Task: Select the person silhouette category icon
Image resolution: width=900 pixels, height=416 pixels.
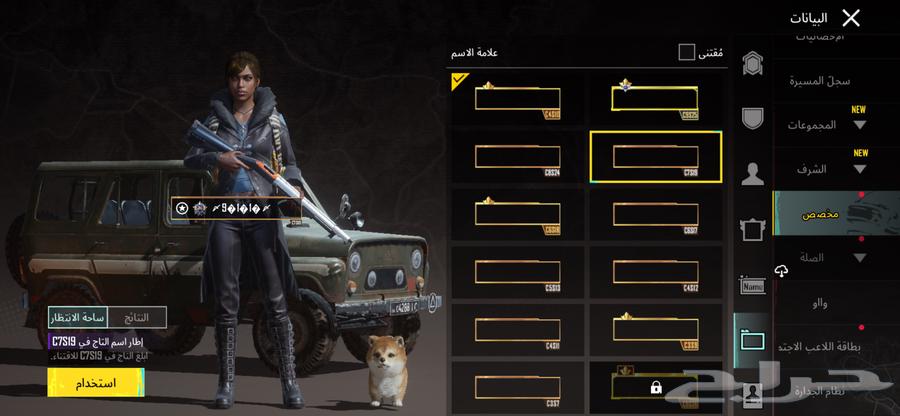Action: (x=753, y=174)
